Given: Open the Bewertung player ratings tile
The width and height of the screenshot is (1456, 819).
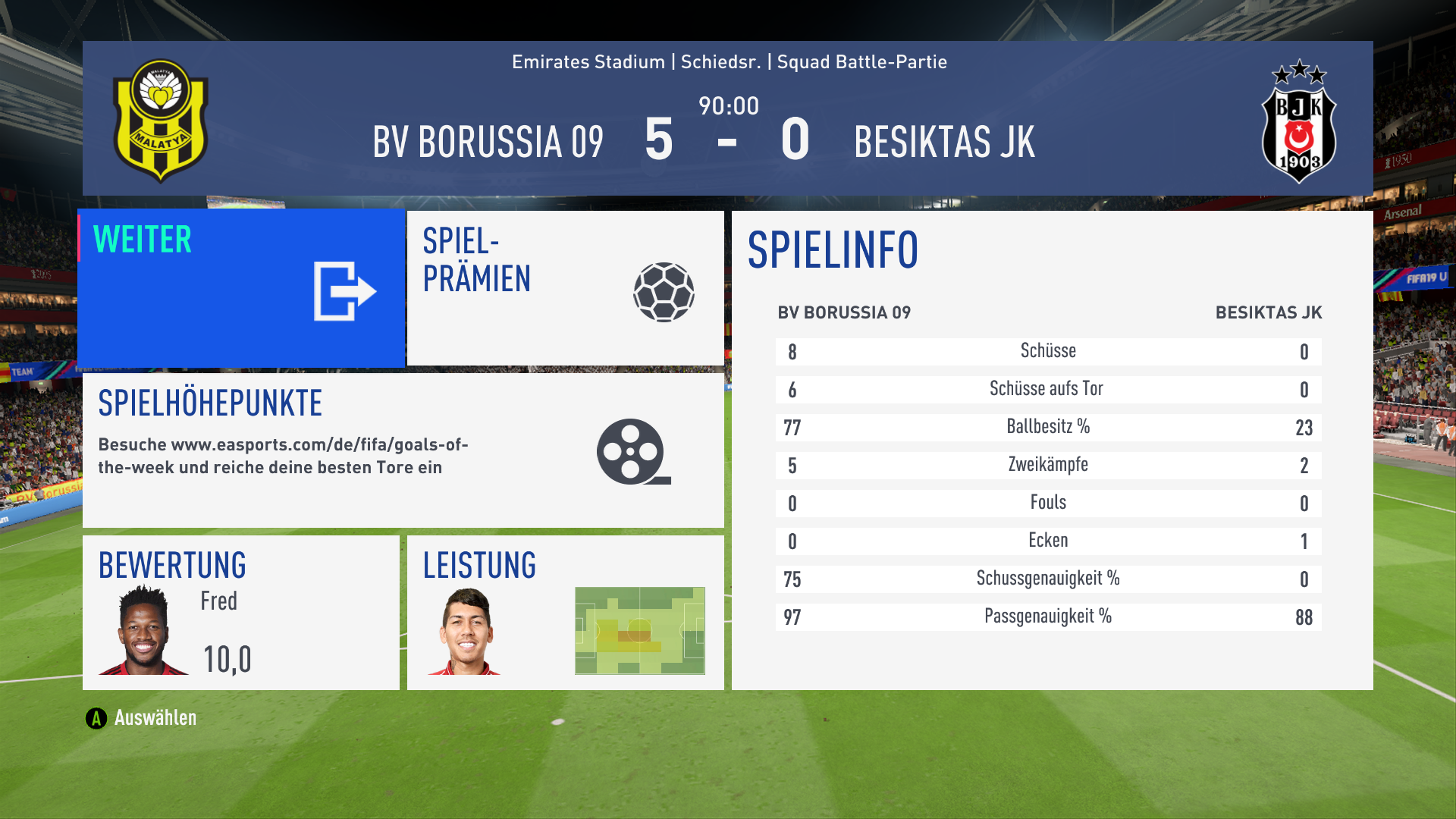Looking at the screenshot, I should coord(241,613).
